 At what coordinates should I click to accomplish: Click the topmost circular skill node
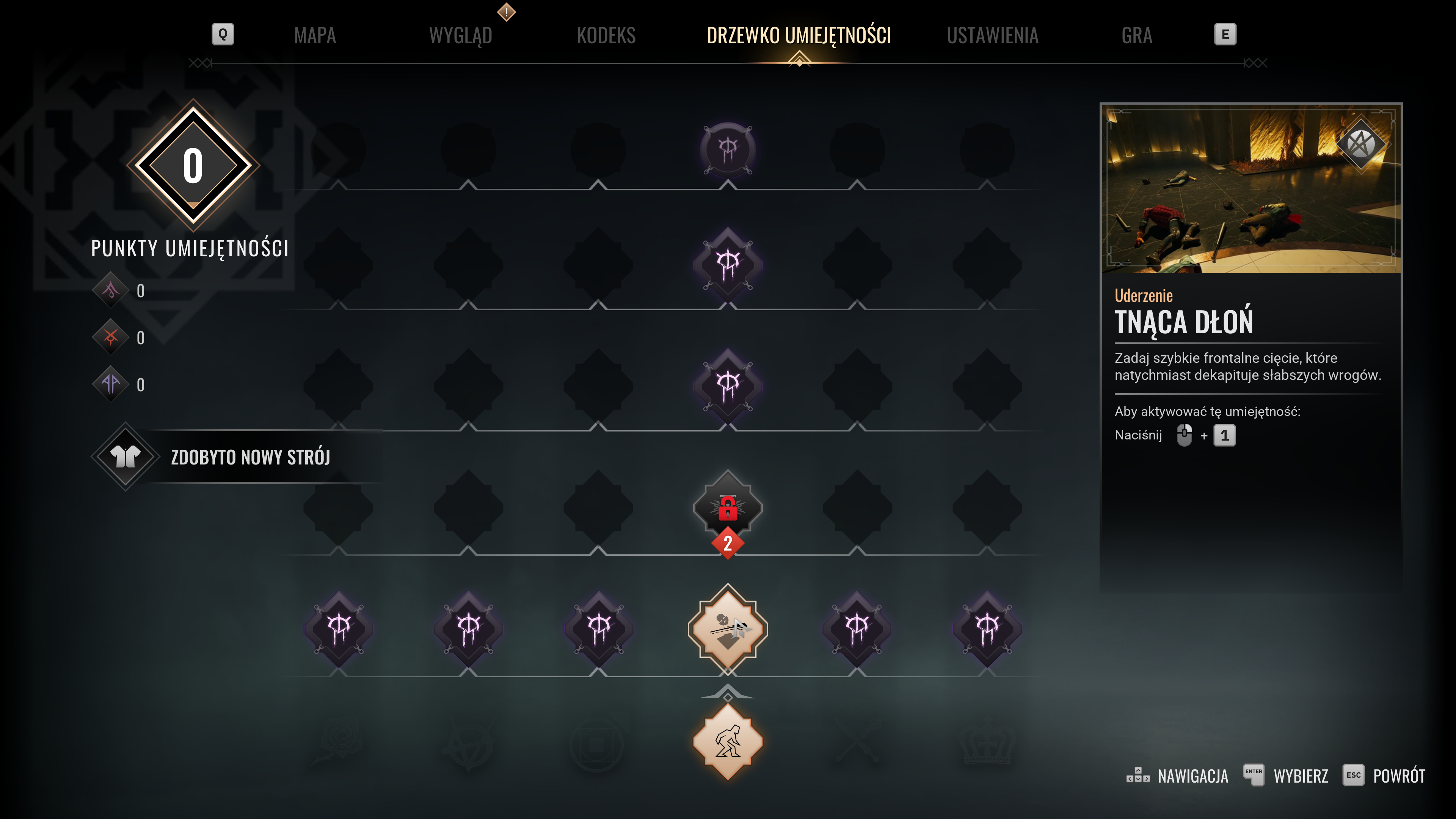pos(728,150)
